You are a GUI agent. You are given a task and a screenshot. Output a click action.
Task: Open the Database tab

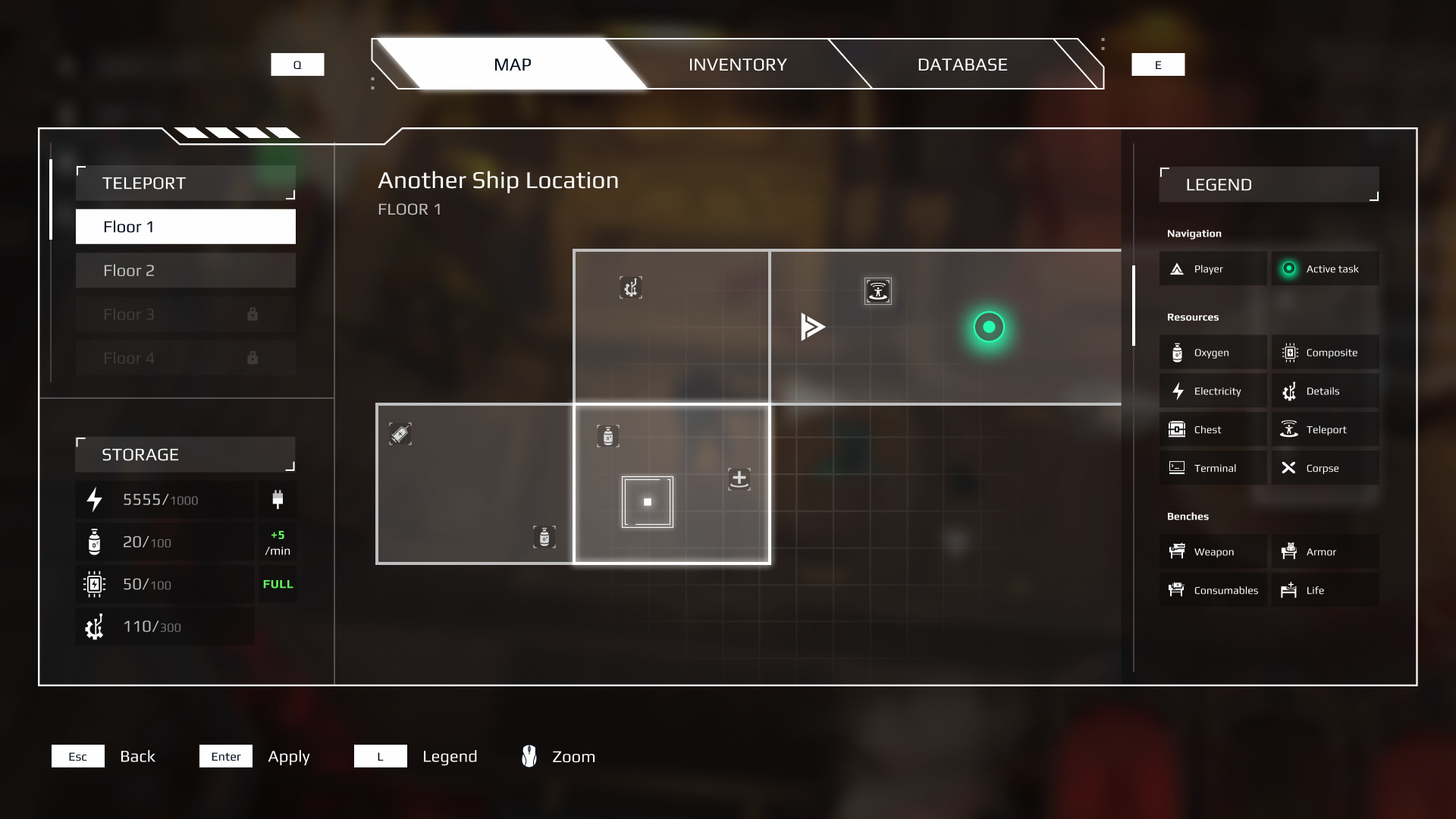point(962,64)
